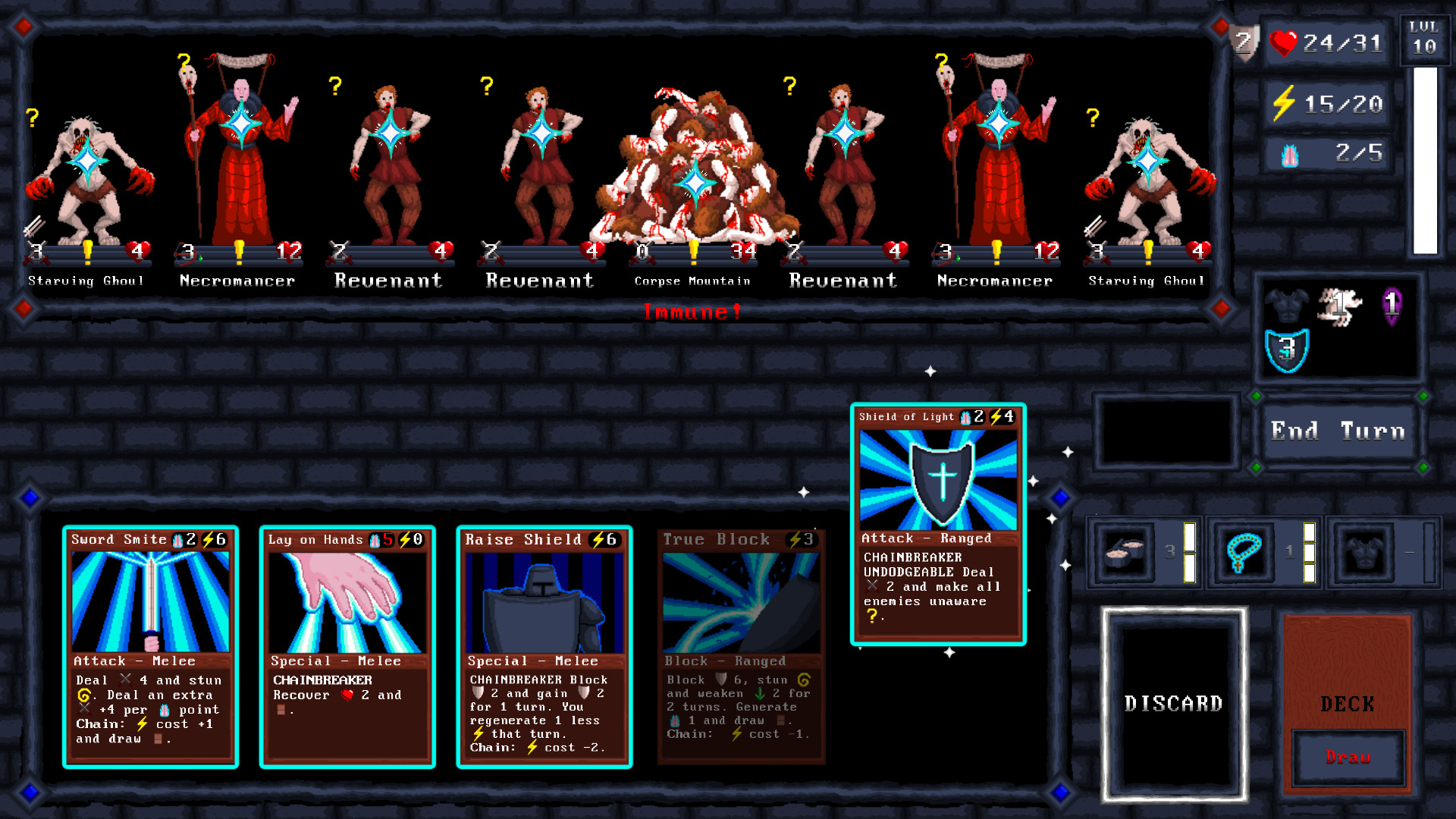This screenshot has width=1456, height=819.
Task: Click the lightning energy icon showing 15/20
Action: coord(1285,104)
